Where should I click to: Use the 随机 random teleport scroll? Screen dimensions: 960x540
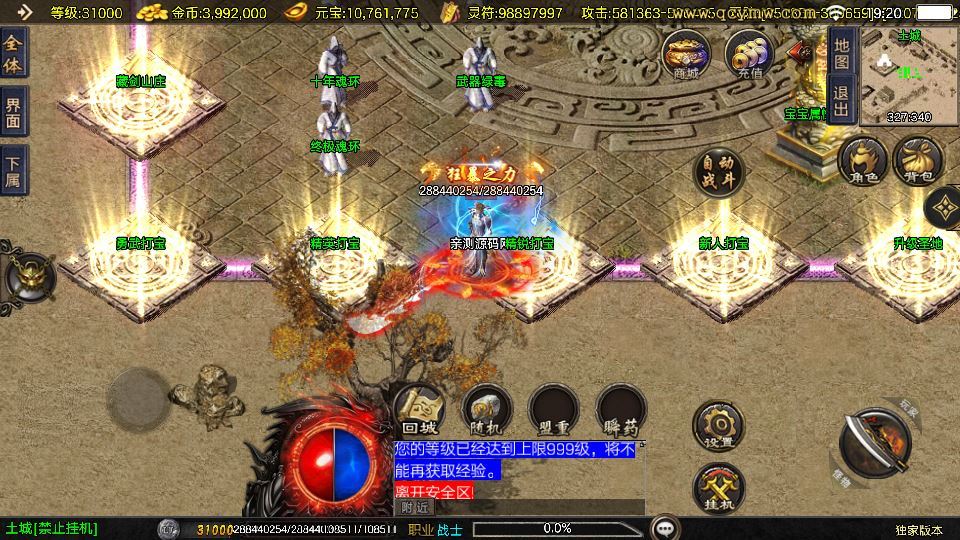486,409
